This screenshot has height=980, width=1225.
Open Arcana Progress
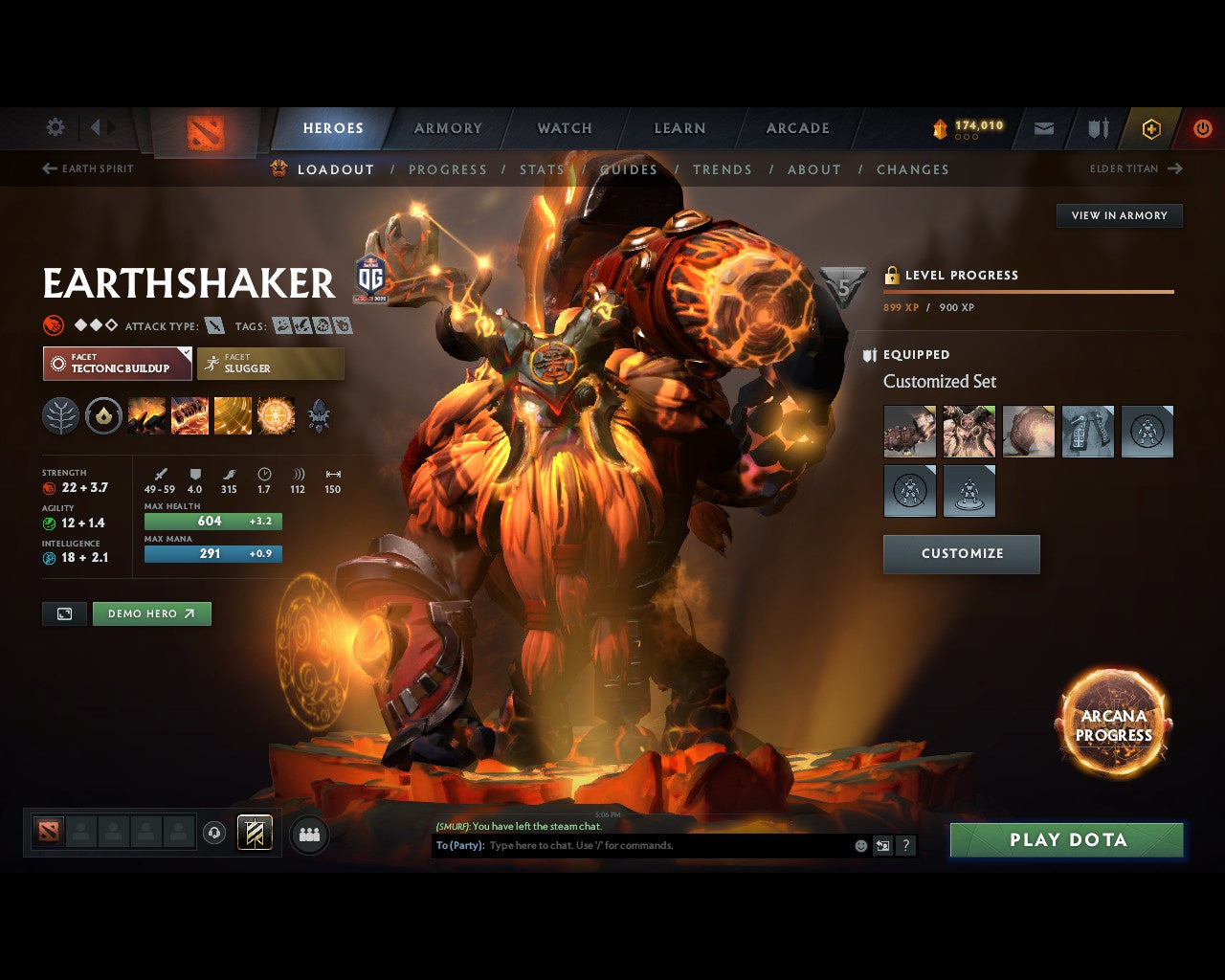point(1113,724)
